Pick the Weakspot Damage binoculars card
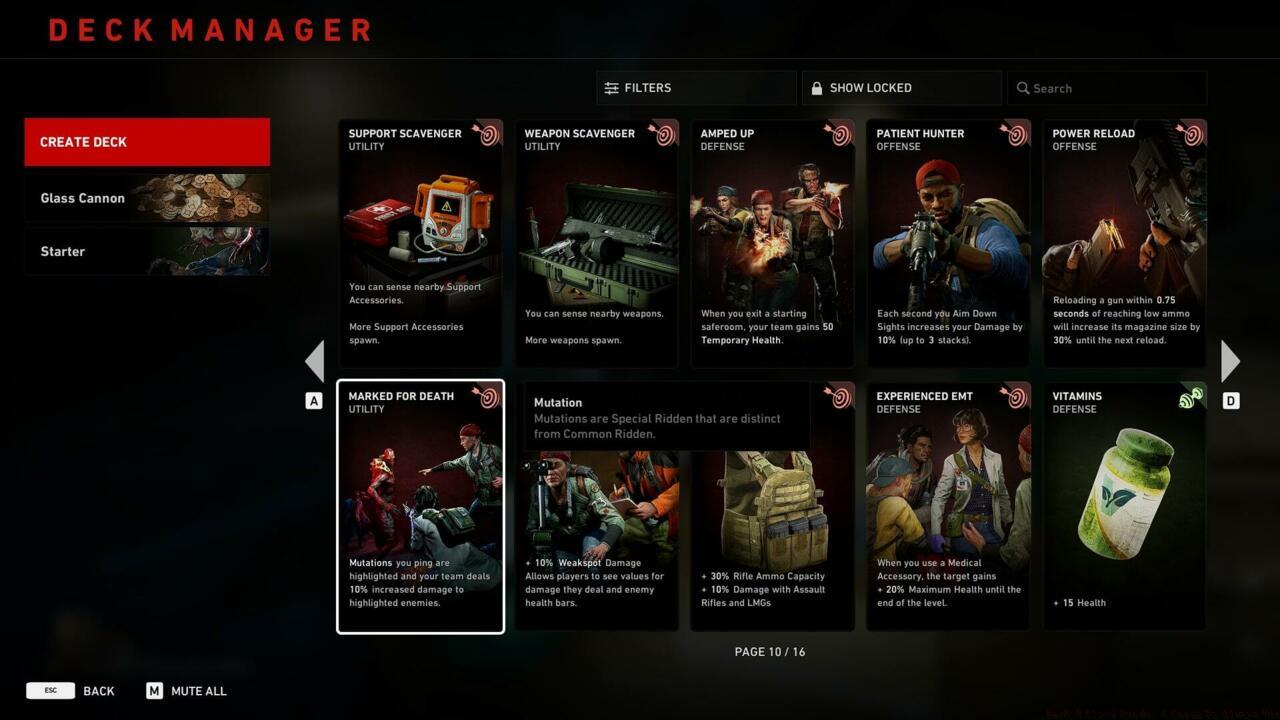The image size is (1280, 720). click(x=596, y=530)
